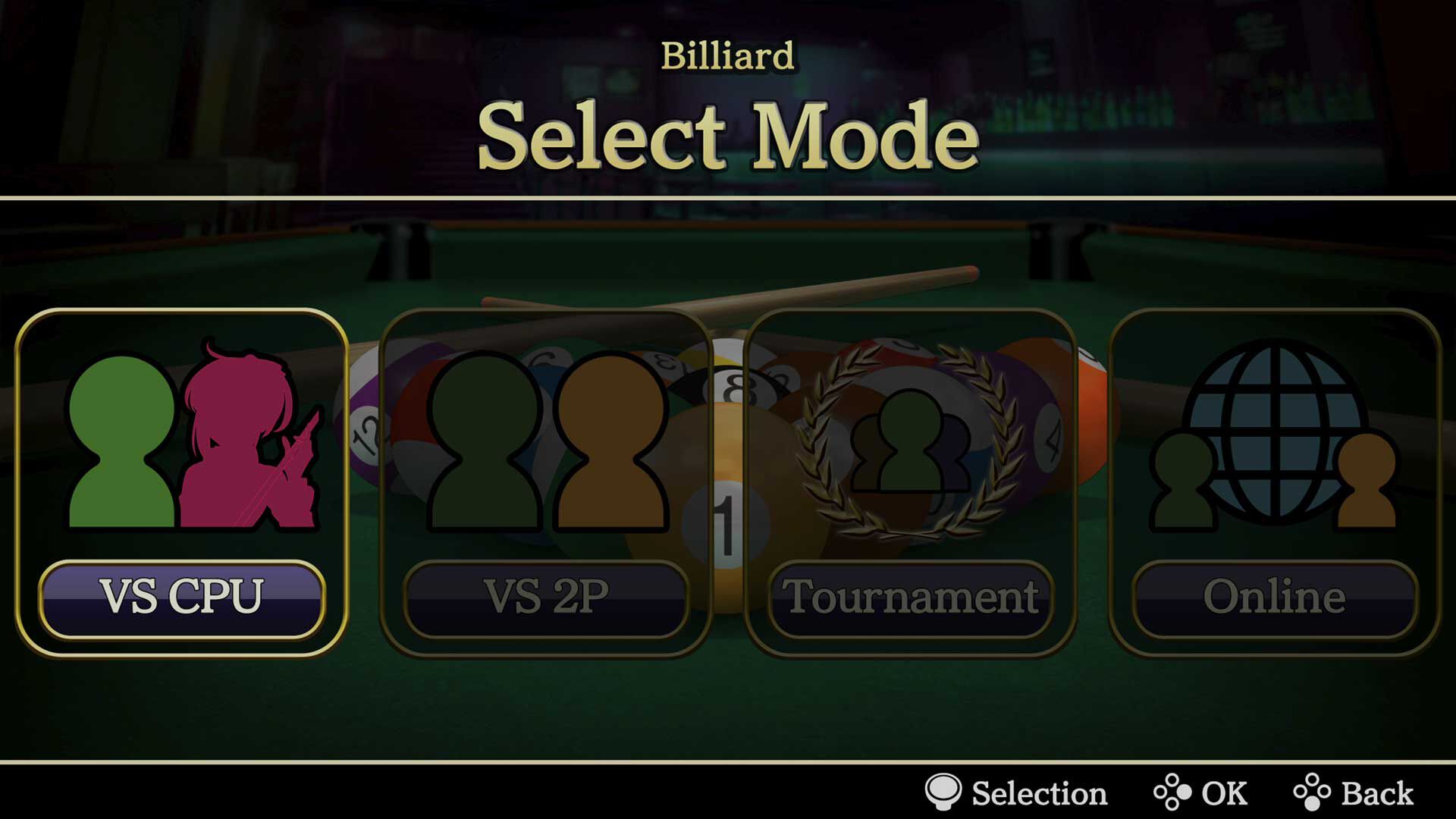The width and height of the screenshot is (1456, 819).
Task: Click the Billiard header text
Action: tap(728, 55)
